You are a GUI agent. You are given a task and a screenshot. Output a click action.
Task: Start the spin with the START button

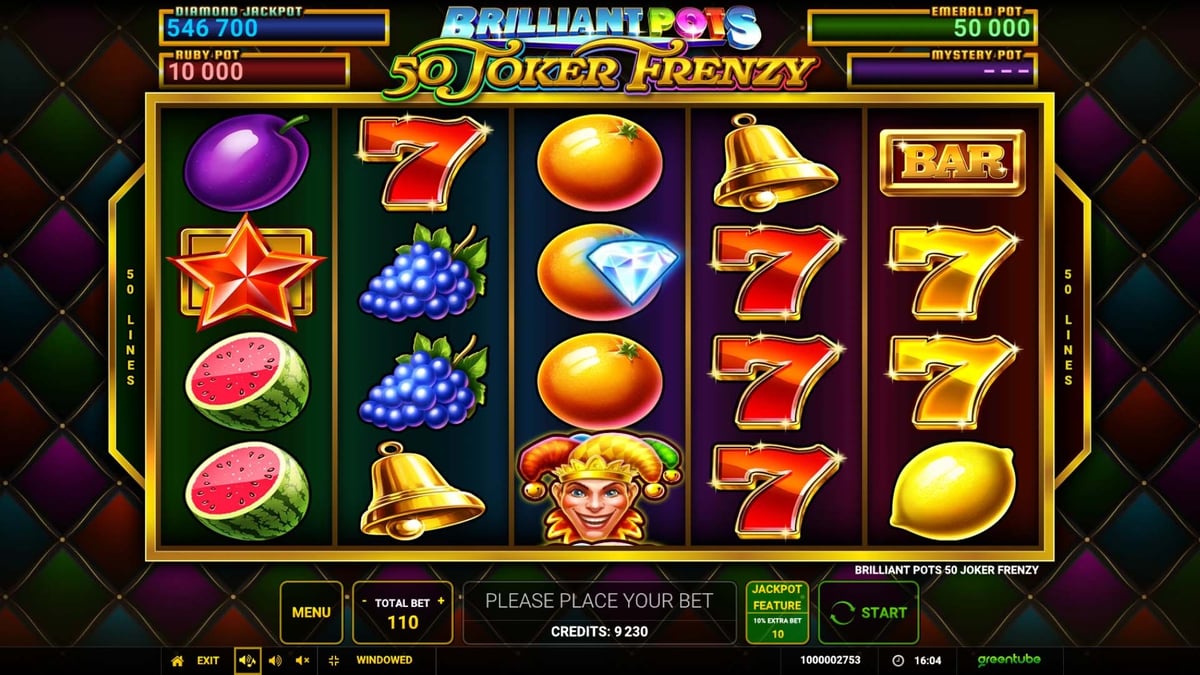pos(868,612)
